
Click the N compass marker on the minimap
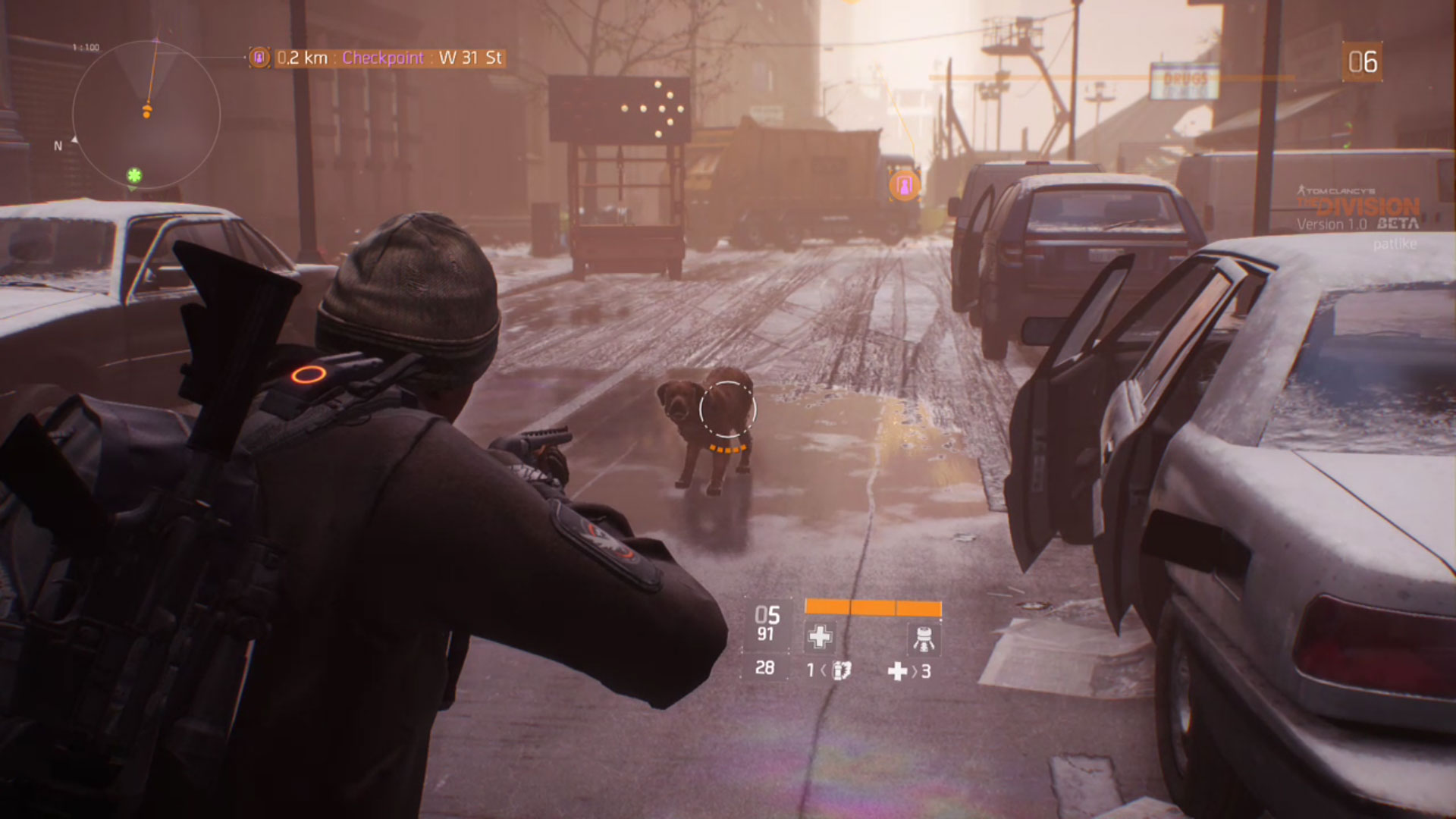click(x=58, y=145)
